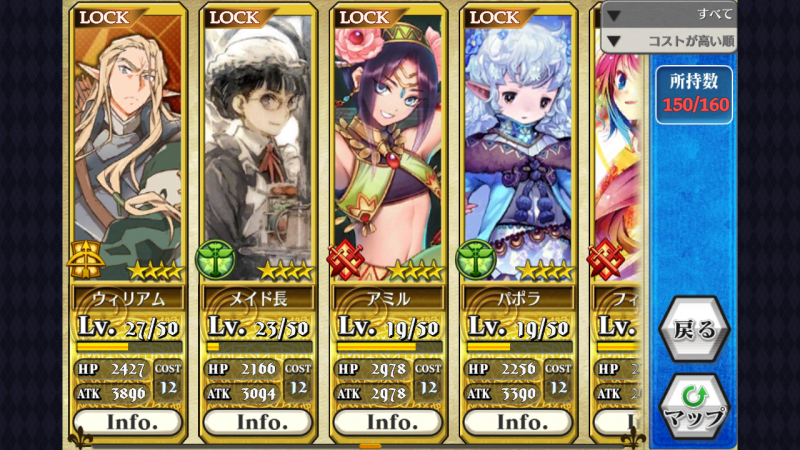Select the アミル dancer character card
This screenshot has width=800, height=450.
click(x=388, y=150)
